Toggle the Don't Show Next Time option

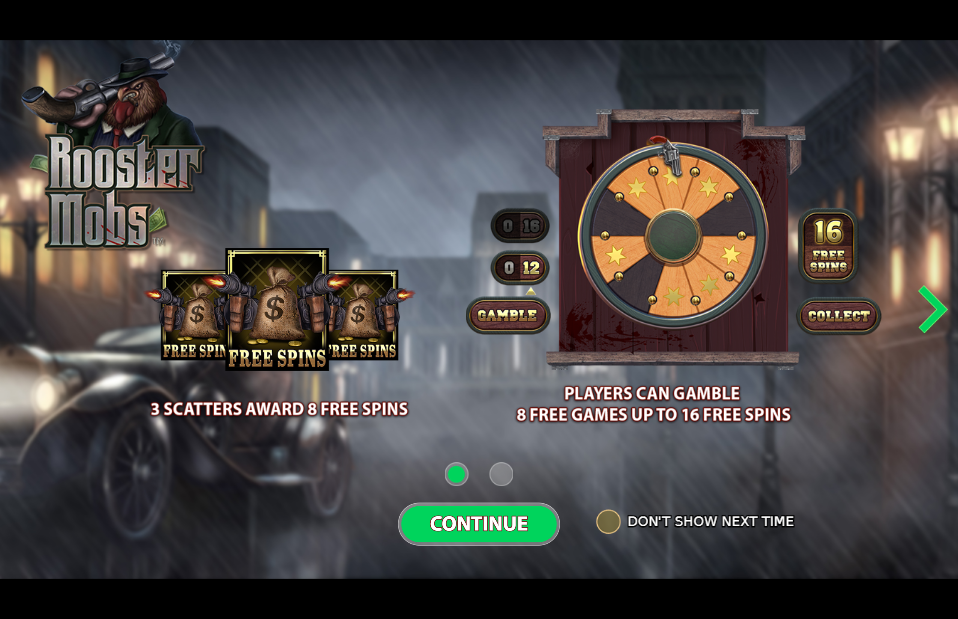tap(608, 521)
